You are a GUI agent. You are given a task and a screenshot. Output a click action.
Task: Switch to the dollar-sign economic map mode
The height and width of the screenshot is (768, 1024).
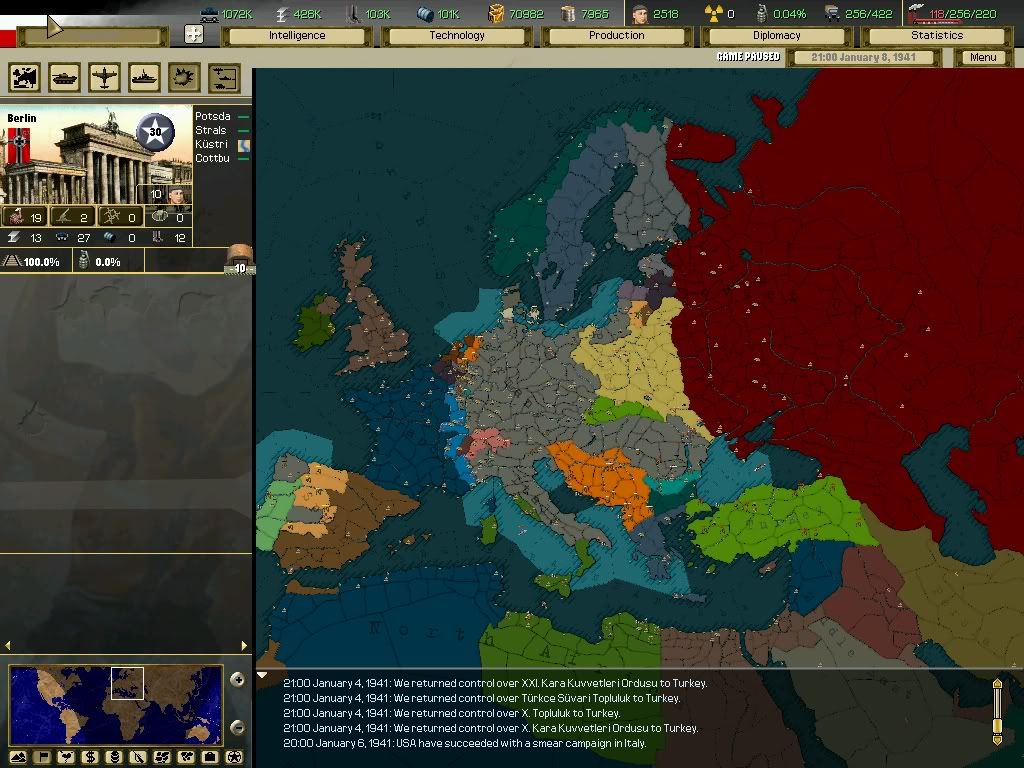[x=90, y=757]
